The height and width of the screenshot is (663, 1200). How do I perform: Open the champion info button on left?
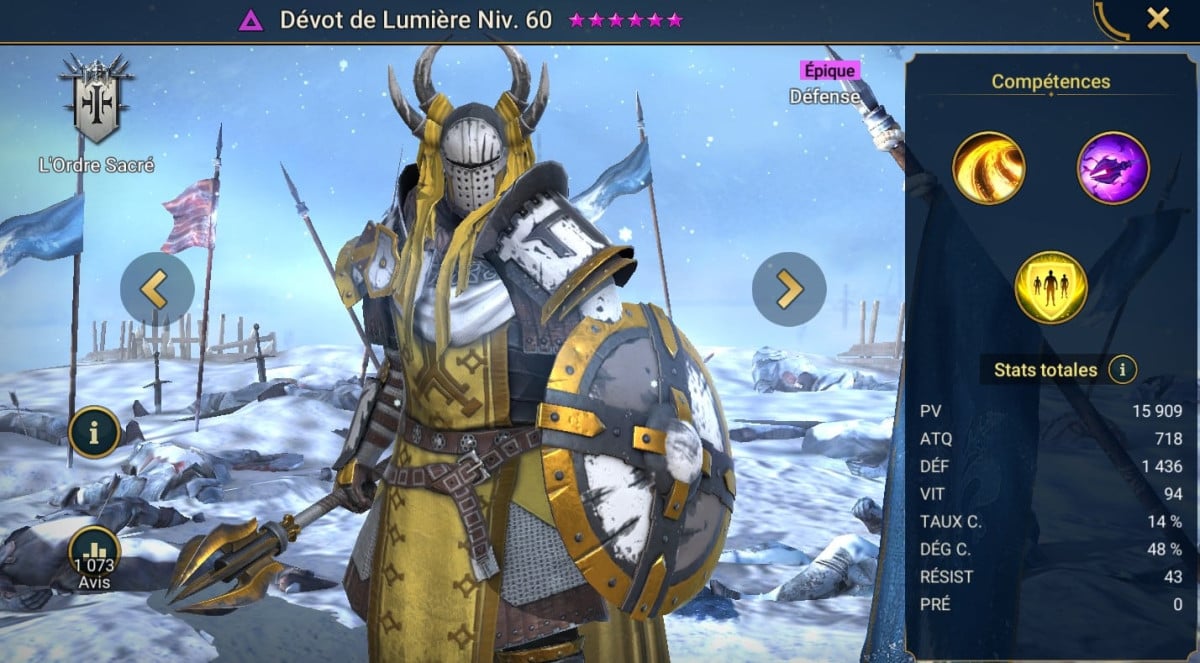click(95, 432)
